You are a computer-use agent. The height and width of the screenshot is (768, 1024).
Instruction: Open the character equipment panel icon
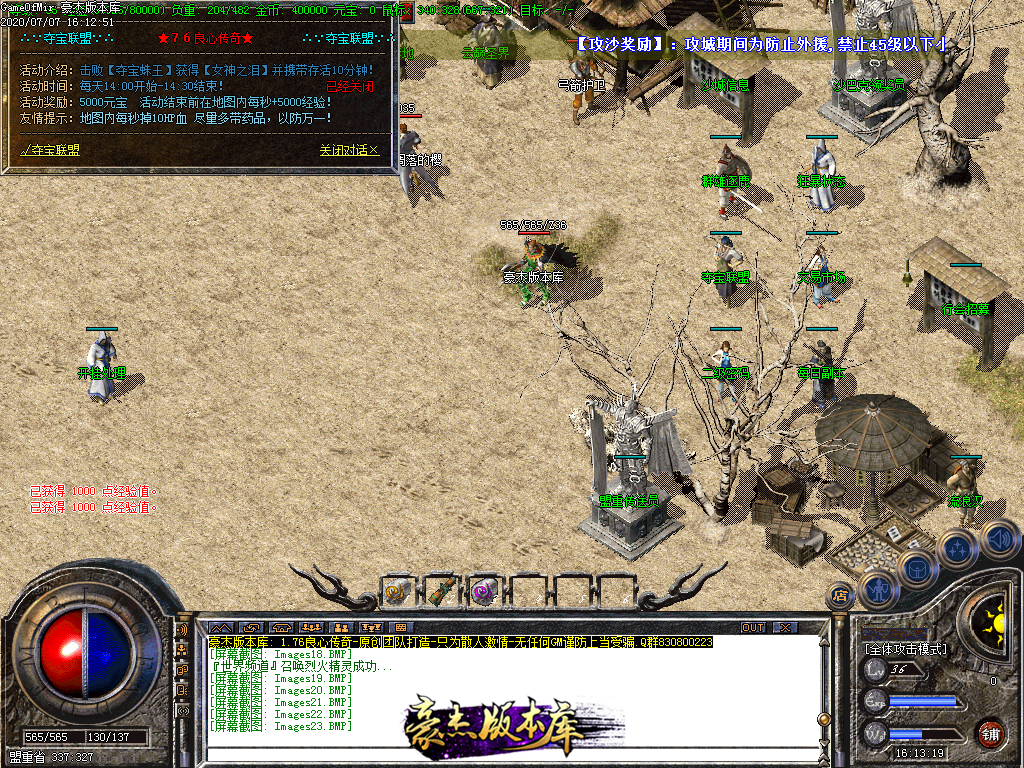click(879, 589)
